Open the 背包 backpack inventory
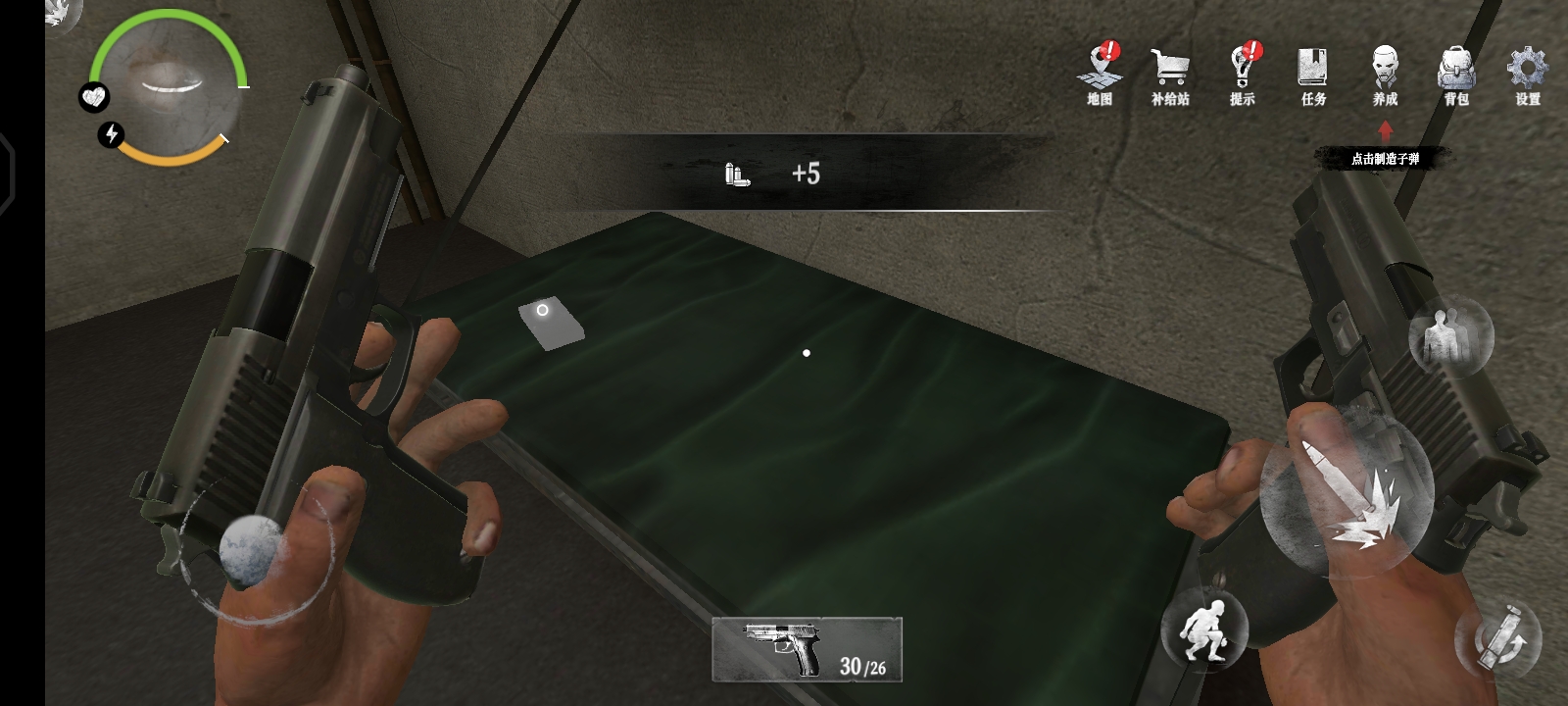 [x=1456, y=75]
